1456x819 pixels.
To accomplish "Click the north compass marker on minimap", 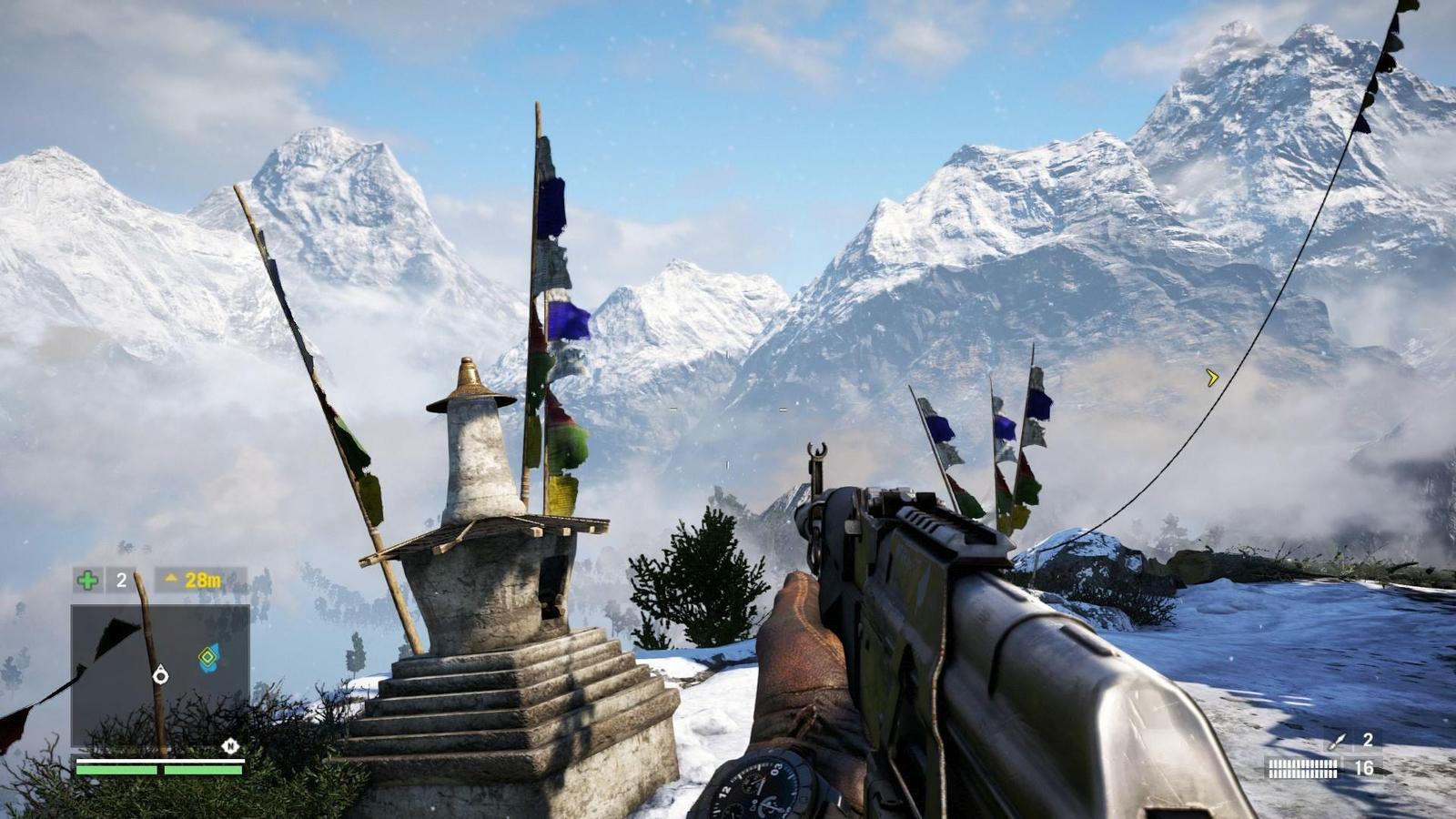I will [x=230, y=746].
